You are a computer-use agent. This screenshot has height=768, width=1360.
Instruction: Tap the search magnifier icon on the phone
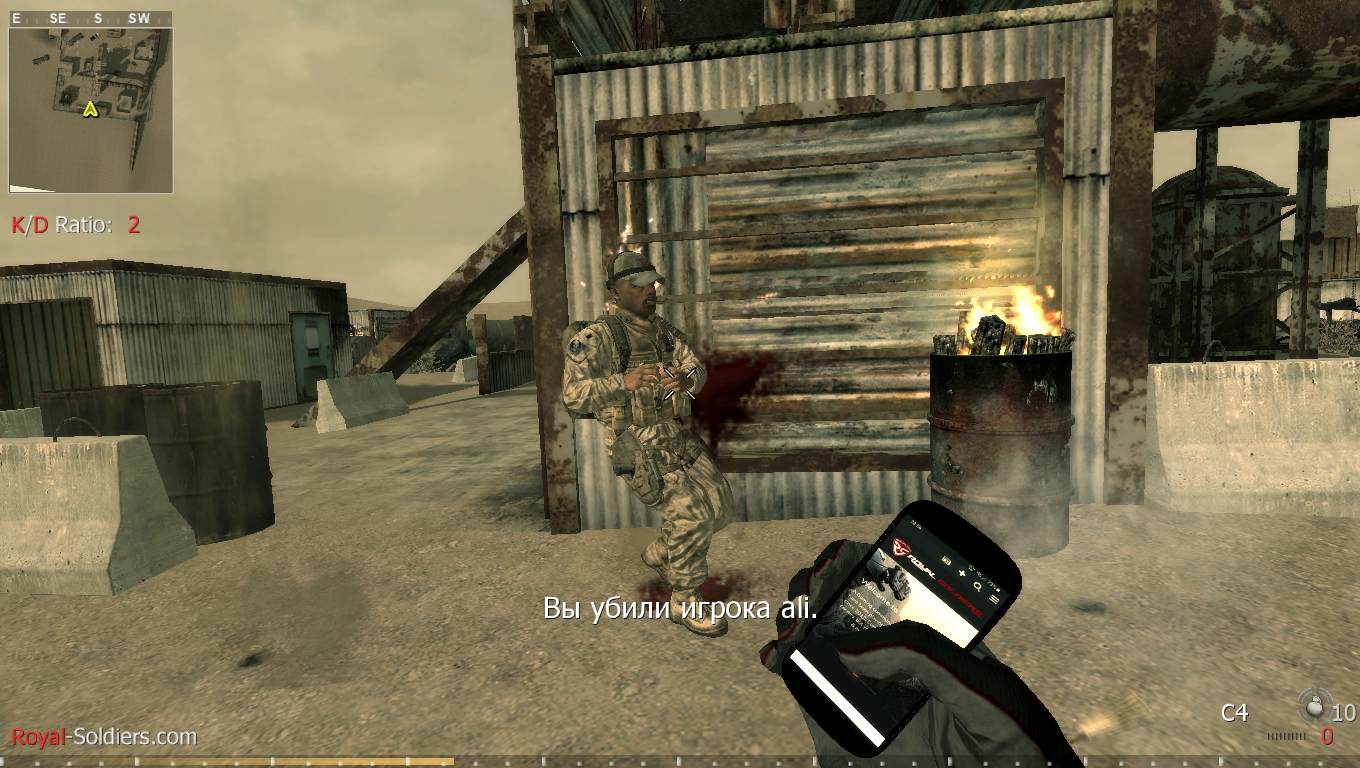coord(978,587)
